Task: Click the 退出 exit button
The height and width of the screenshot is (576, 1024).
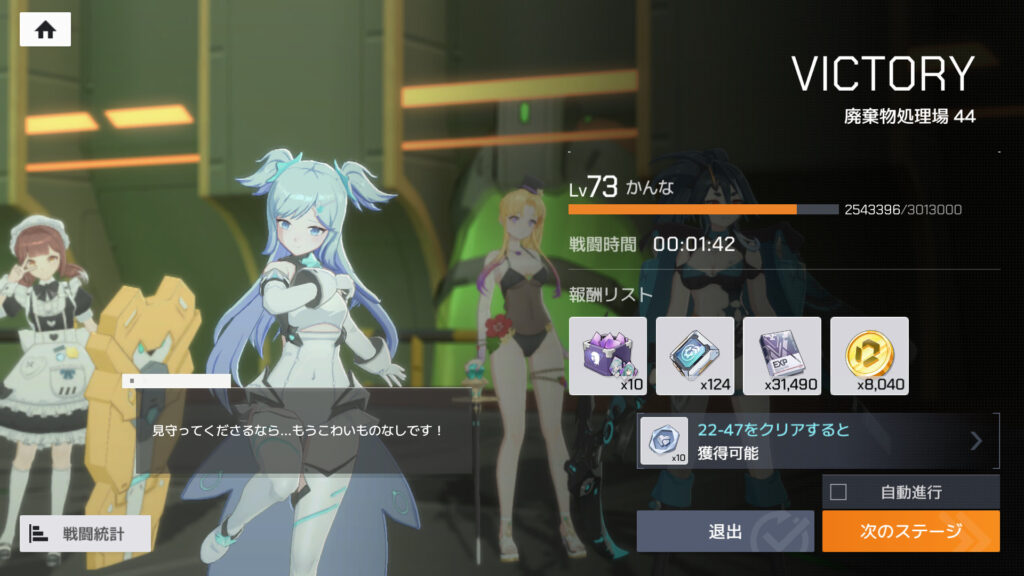Action: 725,531
